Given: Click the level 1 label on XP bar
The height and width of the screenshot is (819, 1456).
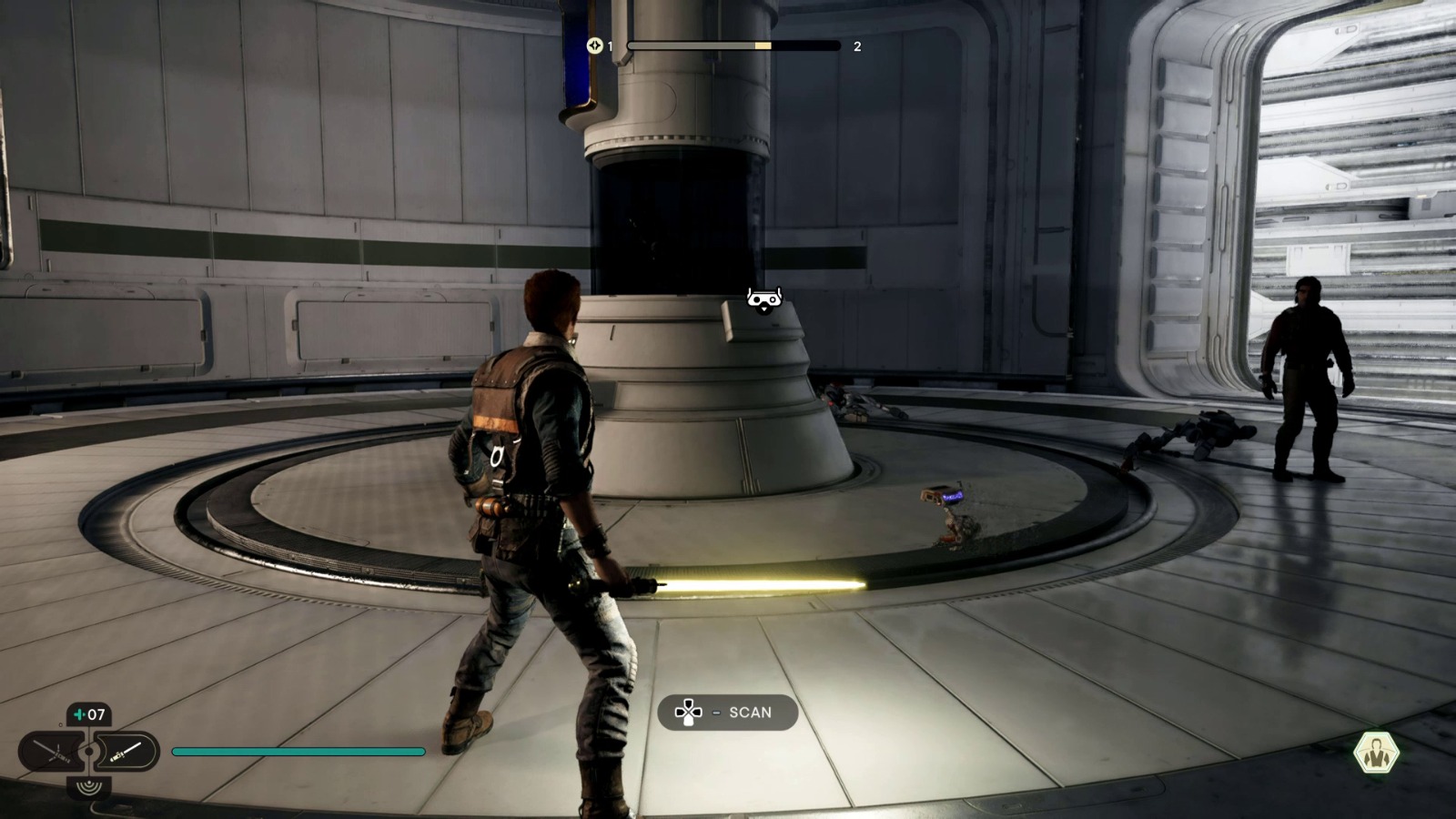Looking at the screenshot, I should point(610,45).
